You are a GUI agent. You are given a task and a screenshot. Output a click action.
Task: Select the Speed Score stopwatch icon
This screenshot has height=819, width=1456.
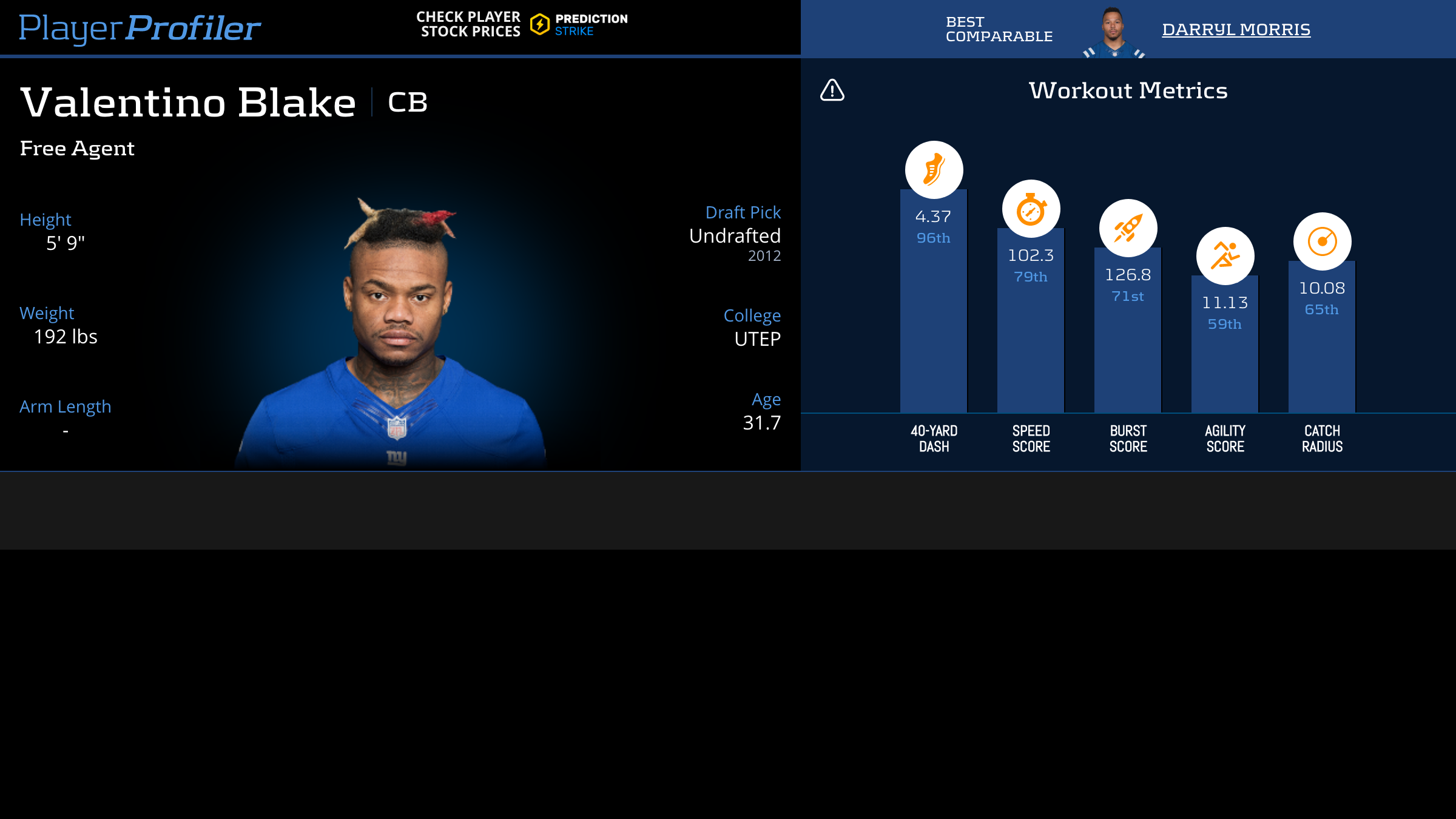tap(1031, 209)
